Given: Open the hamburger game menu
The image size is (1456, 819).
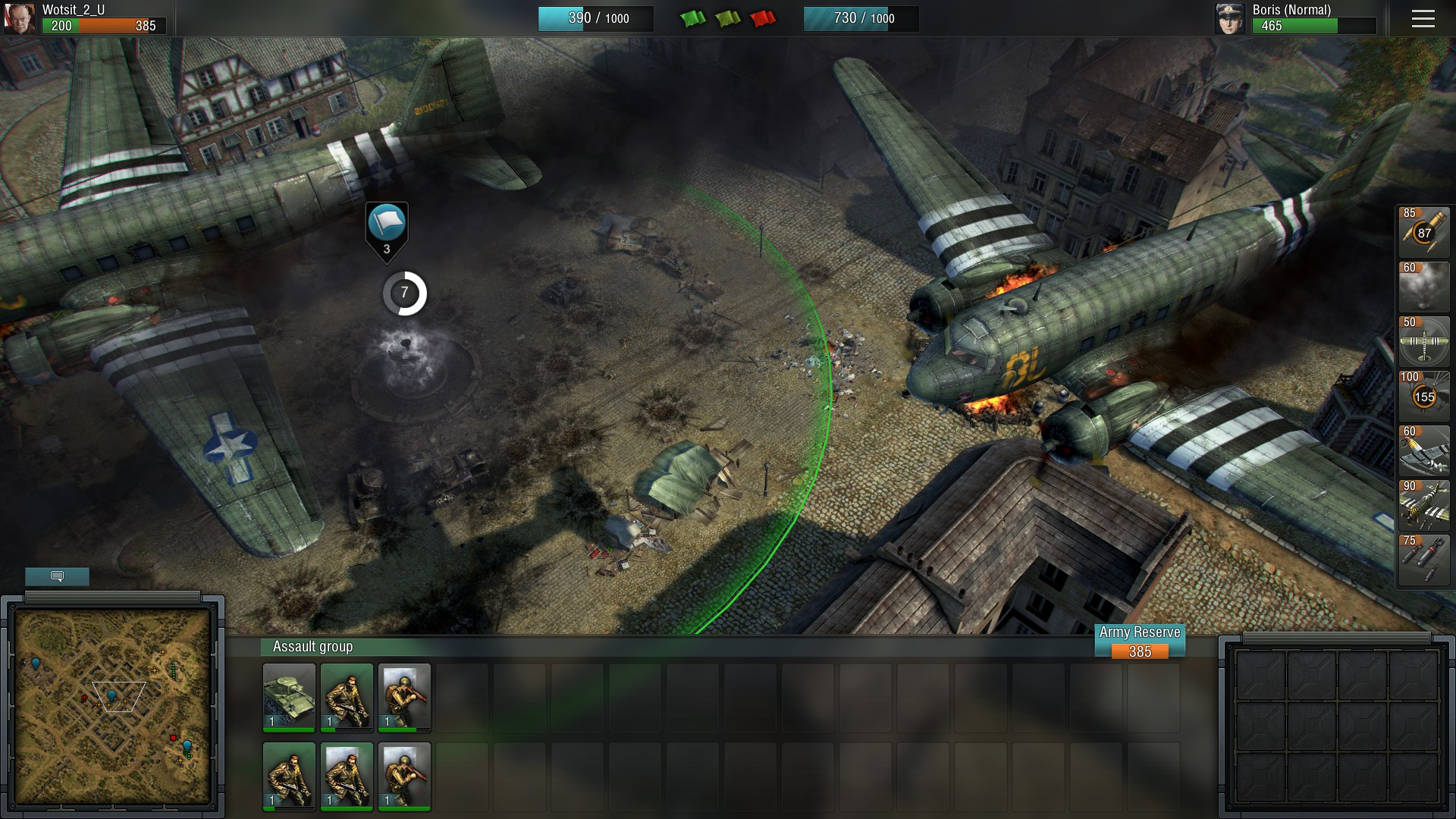Looking at the screenshot, I should pyautogui.click(x=1423, y=19).
